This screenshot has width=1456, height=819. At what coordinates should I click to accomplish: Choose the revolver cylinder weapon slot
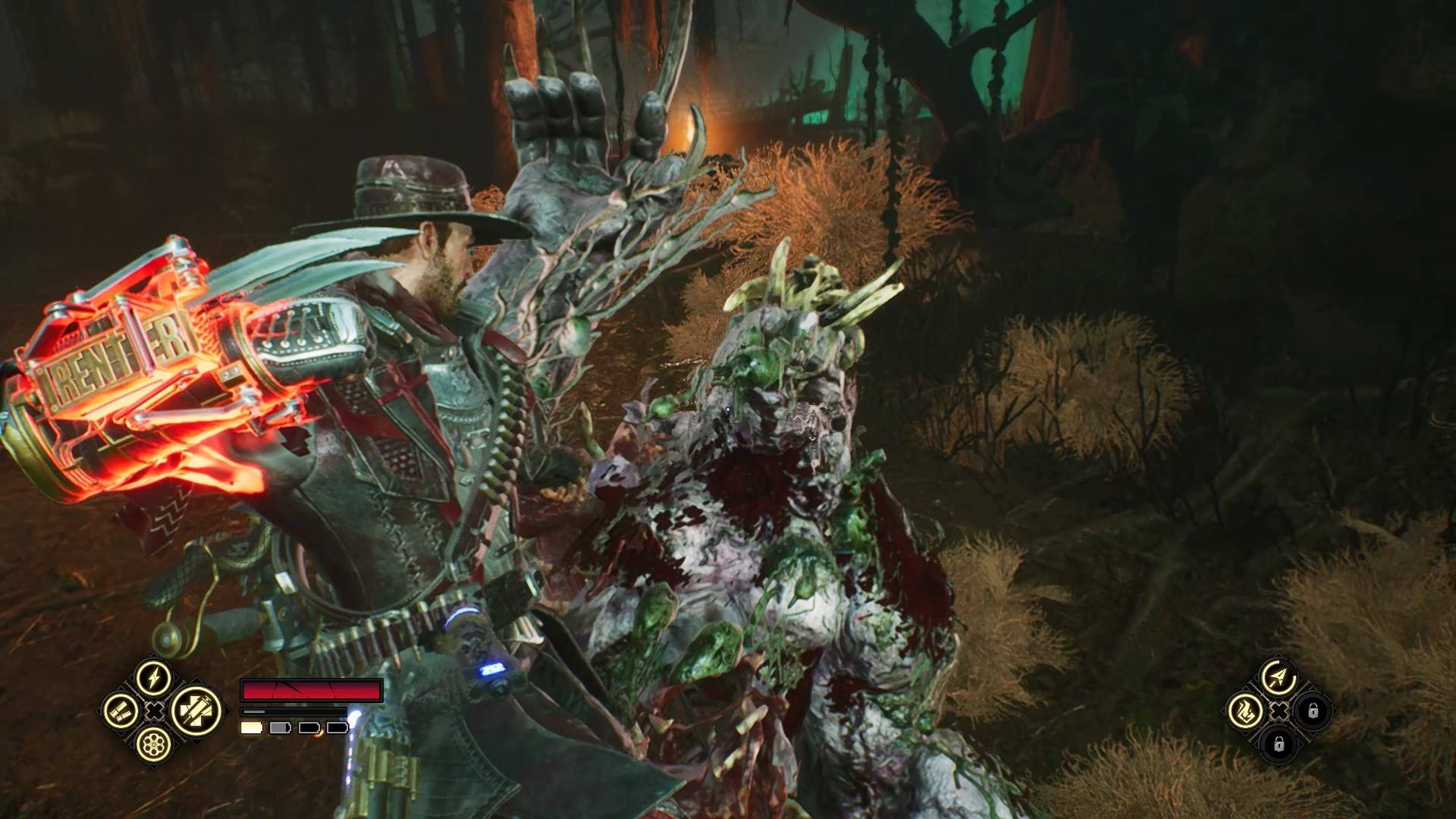tap(154, 745)
